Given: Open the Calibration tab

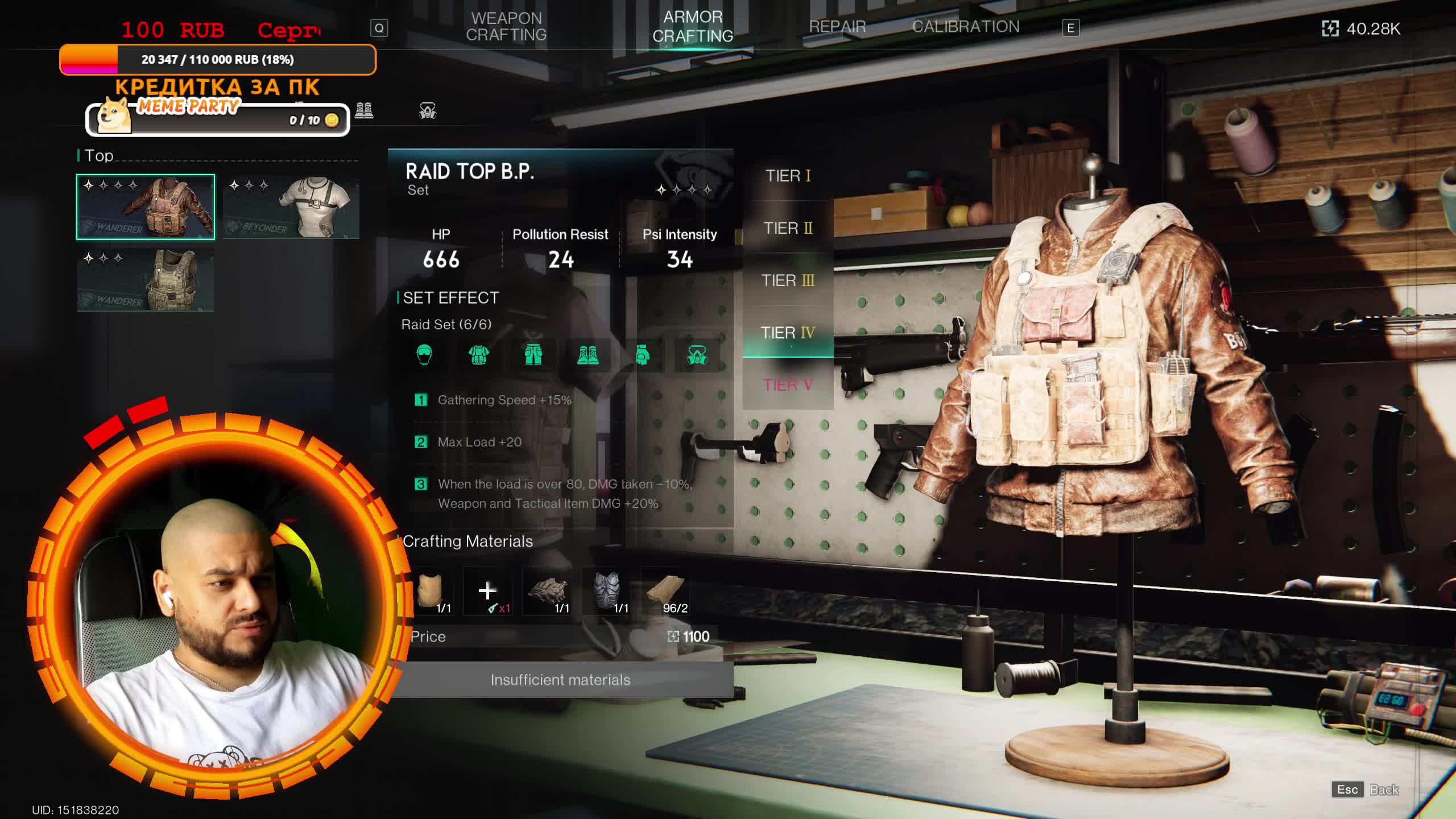Looking at the screenshot, I should tap(965, 27).
